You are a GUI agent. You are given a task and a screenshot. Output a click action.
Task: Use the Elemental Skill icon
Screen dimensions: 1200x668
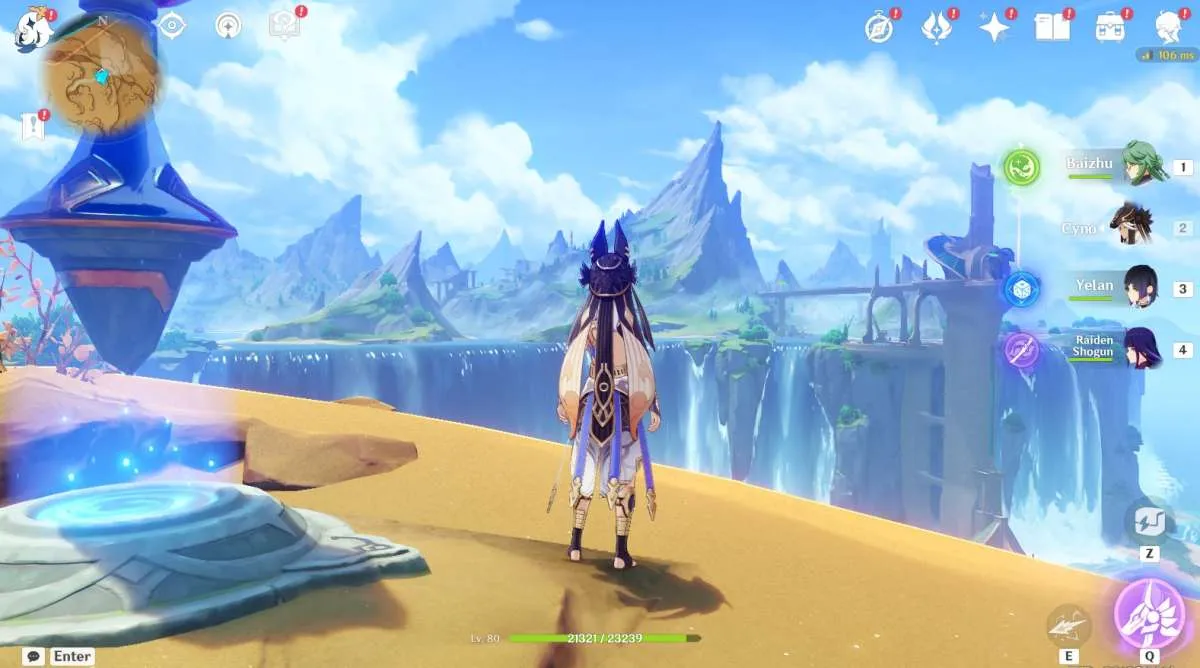1069,625
